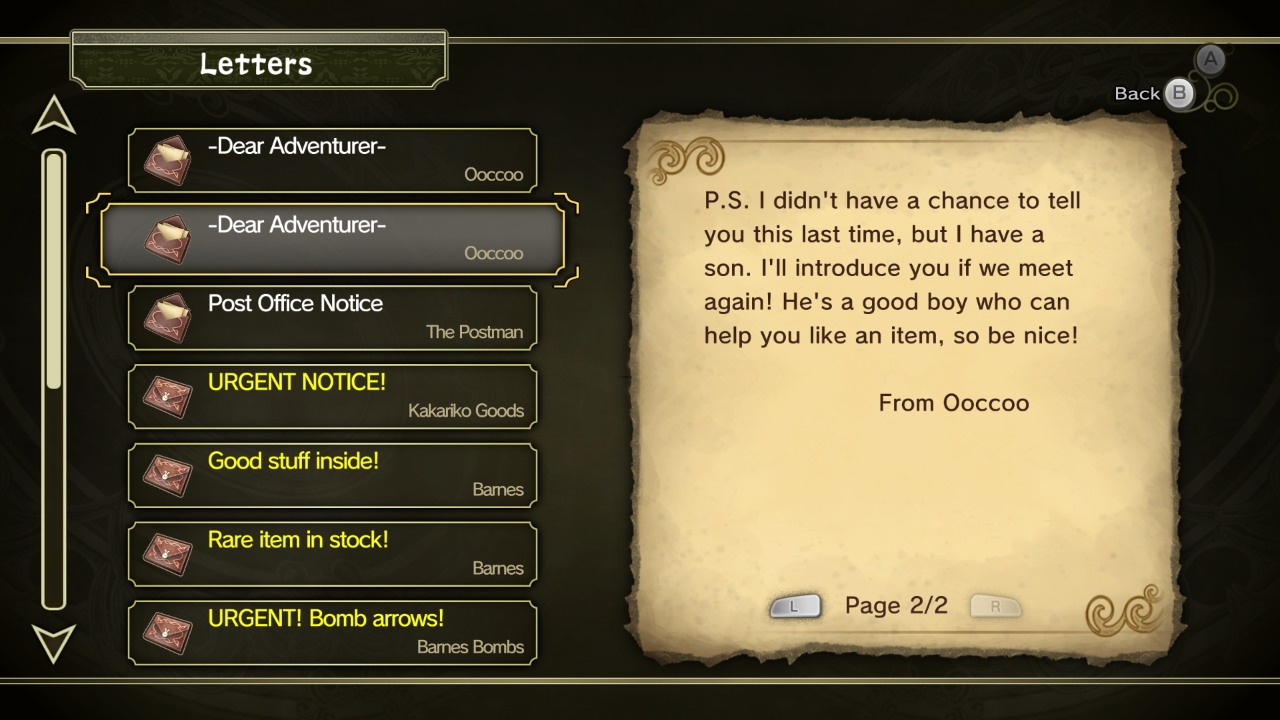Select the Barnes Bombs letter entry
Image resolution: width=1280 pixels, height=720 pixels.
[332, 632]
